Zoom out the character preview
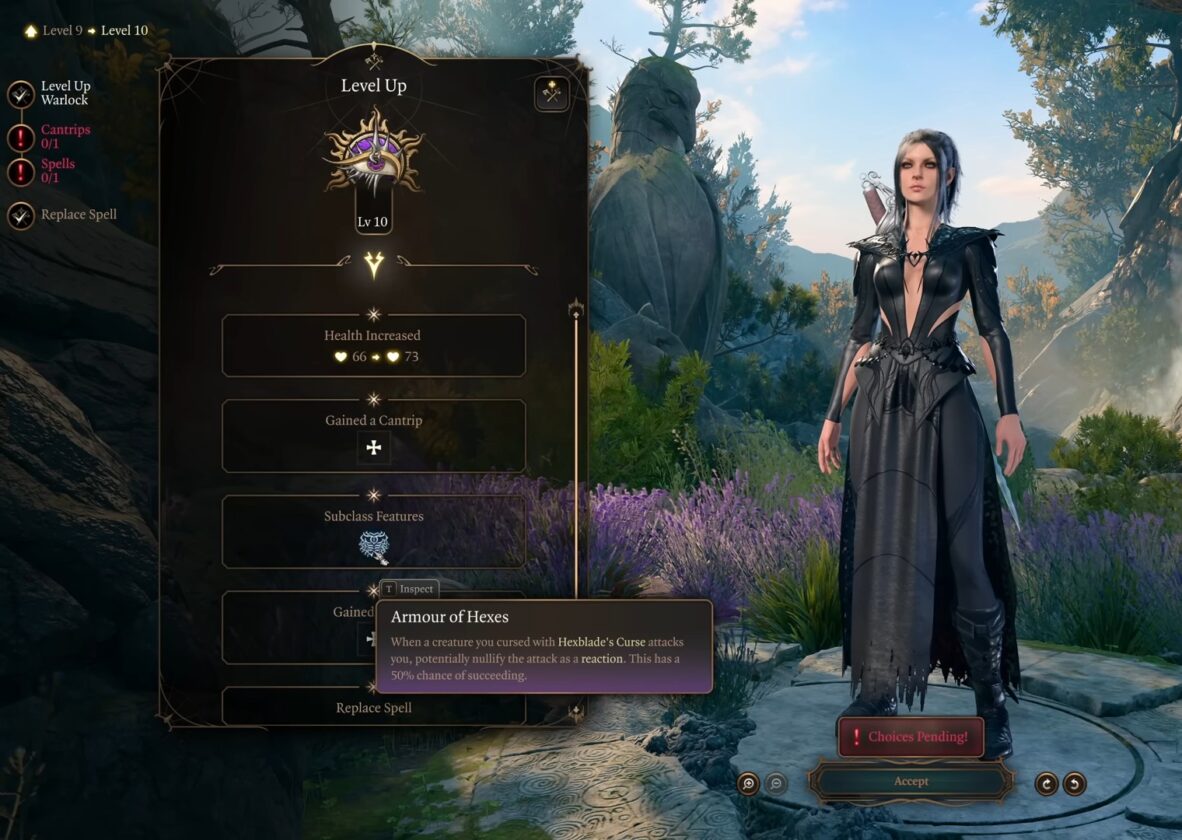The height and width of the screenshot is (840, 1182). click(776, 783)
